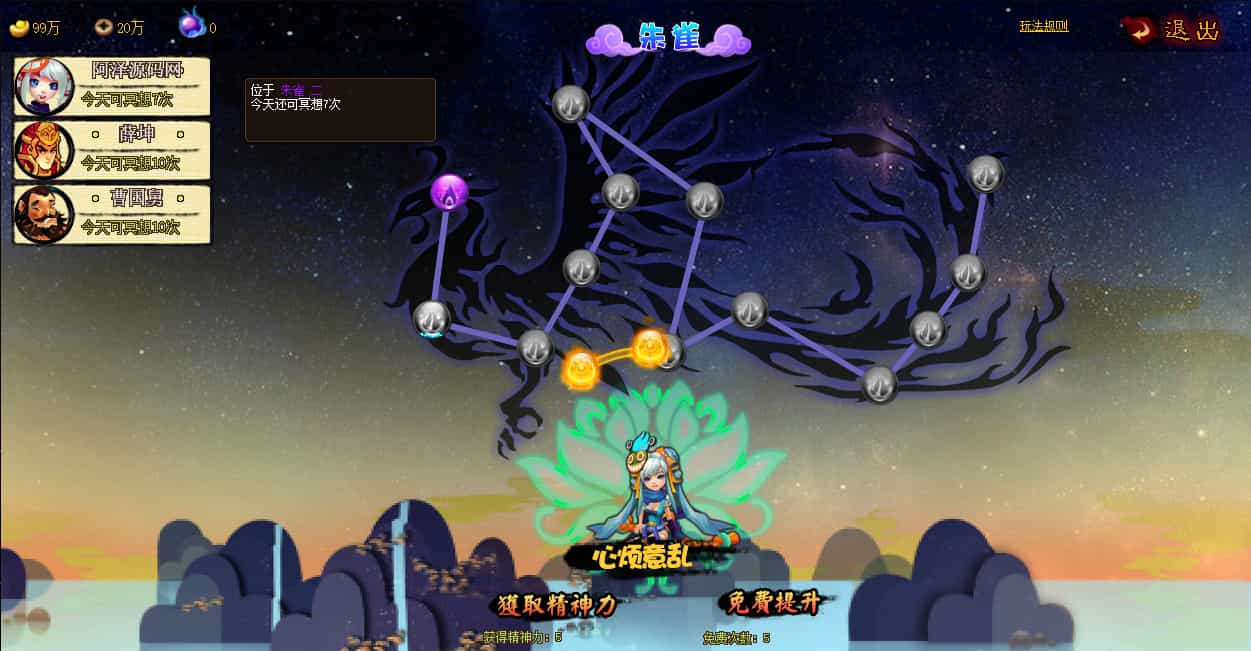Pick the 曹国舅 character row

[112, 214]
